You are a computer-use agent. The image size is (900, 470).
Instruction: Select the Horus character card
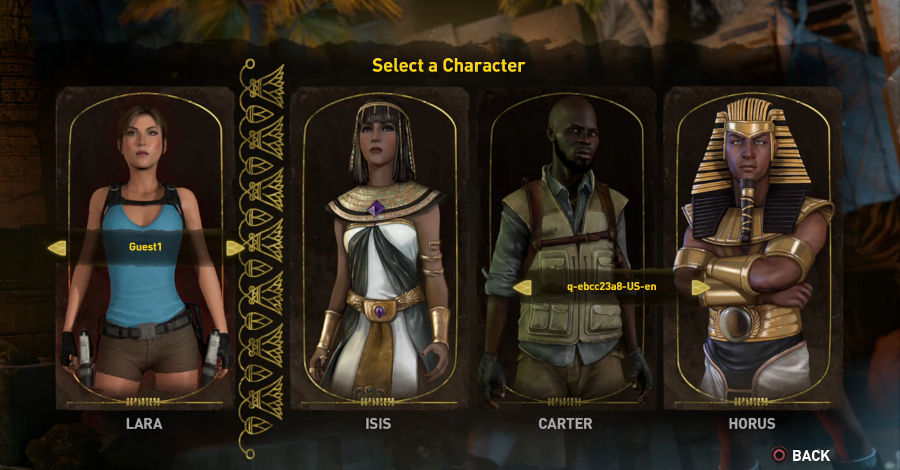pos(752,250)
